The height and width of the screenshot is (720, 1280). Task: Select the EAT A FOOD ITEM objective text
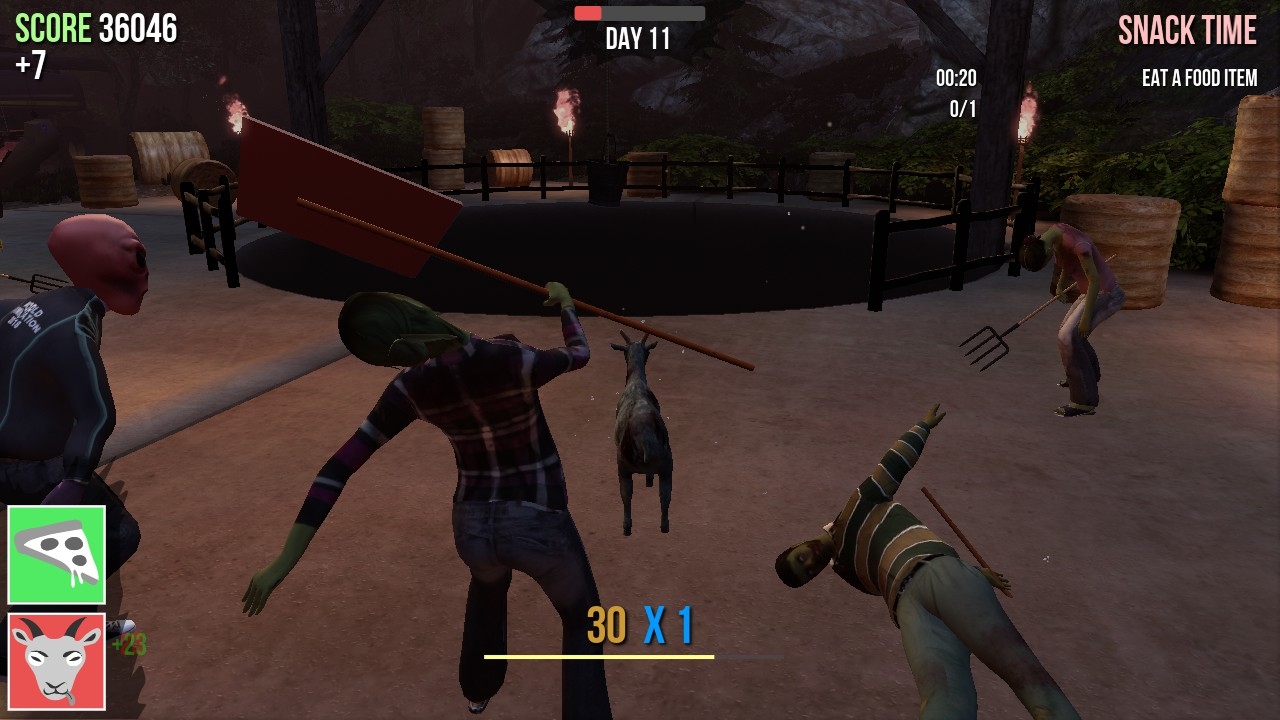(x=1199, y=78)
